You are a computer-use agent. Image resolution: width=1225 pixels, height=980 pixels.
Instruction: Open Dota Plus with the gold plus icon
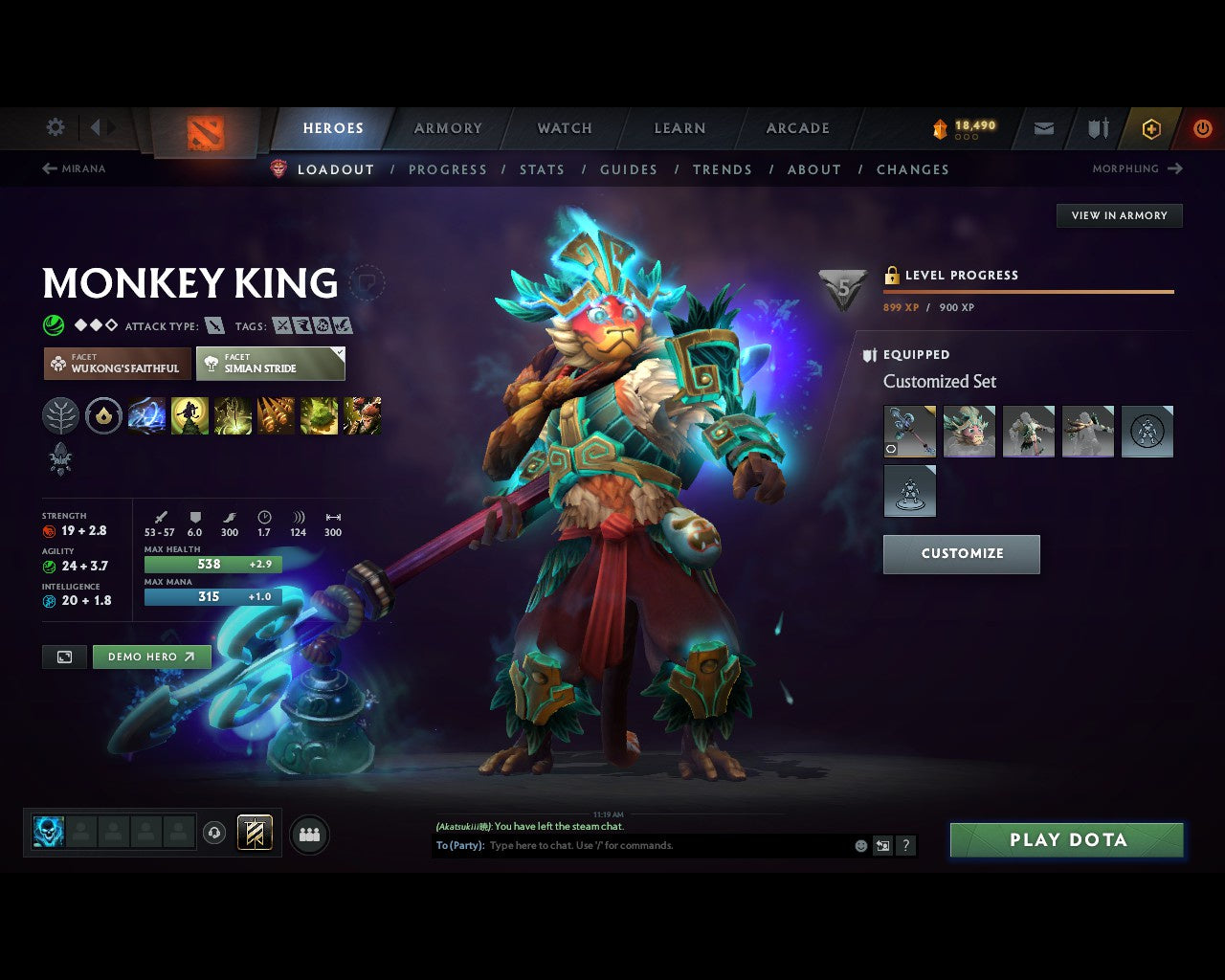(x=1150, y=128)
